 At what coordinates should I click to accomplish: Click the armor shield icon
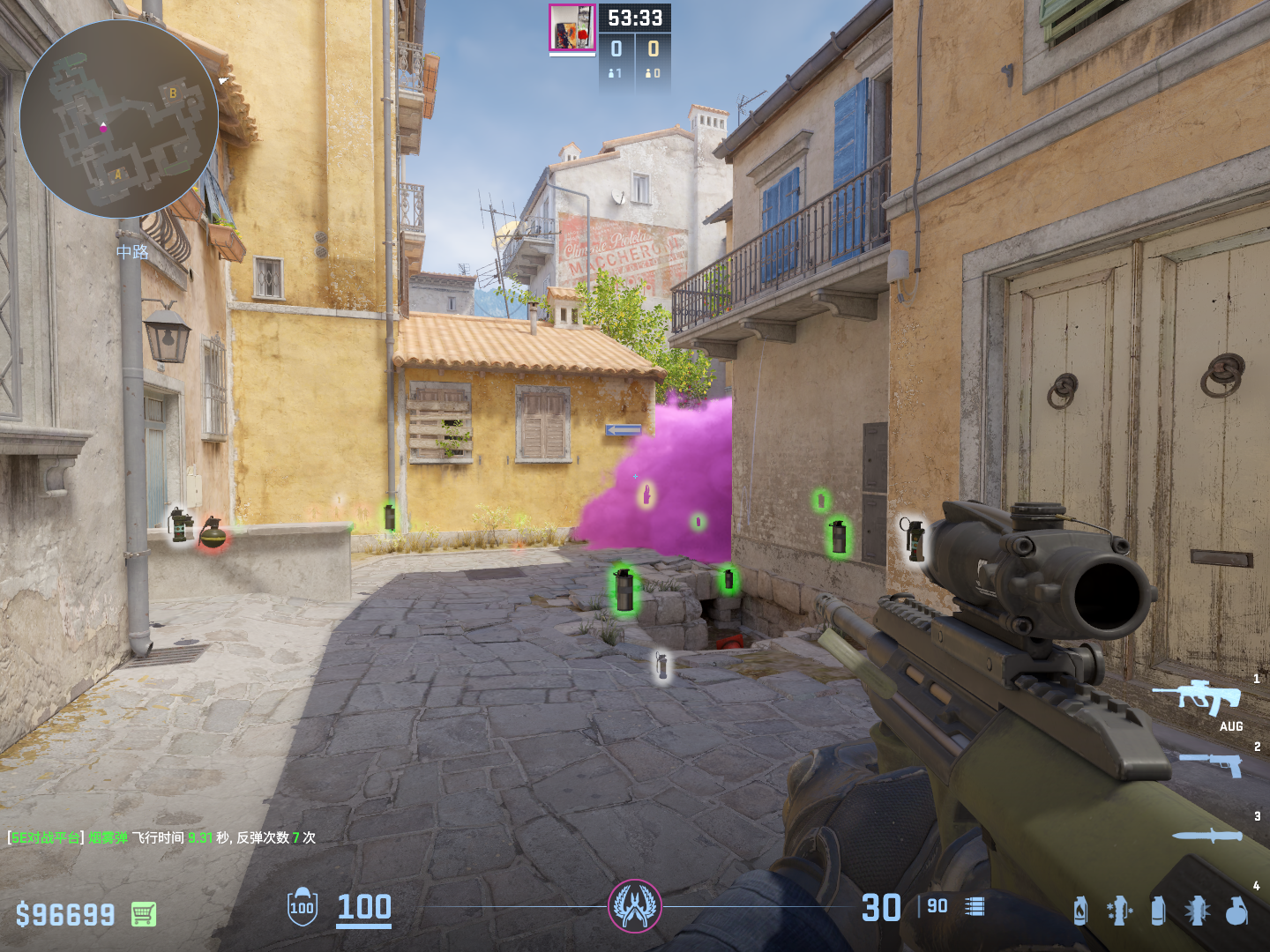click(x=302, y=907)
